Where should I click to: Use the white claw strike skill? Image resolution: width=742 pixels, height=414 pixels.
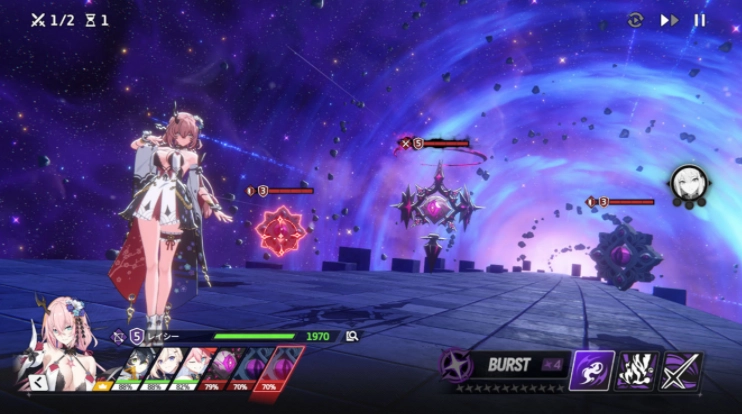[x=638, y=371]
